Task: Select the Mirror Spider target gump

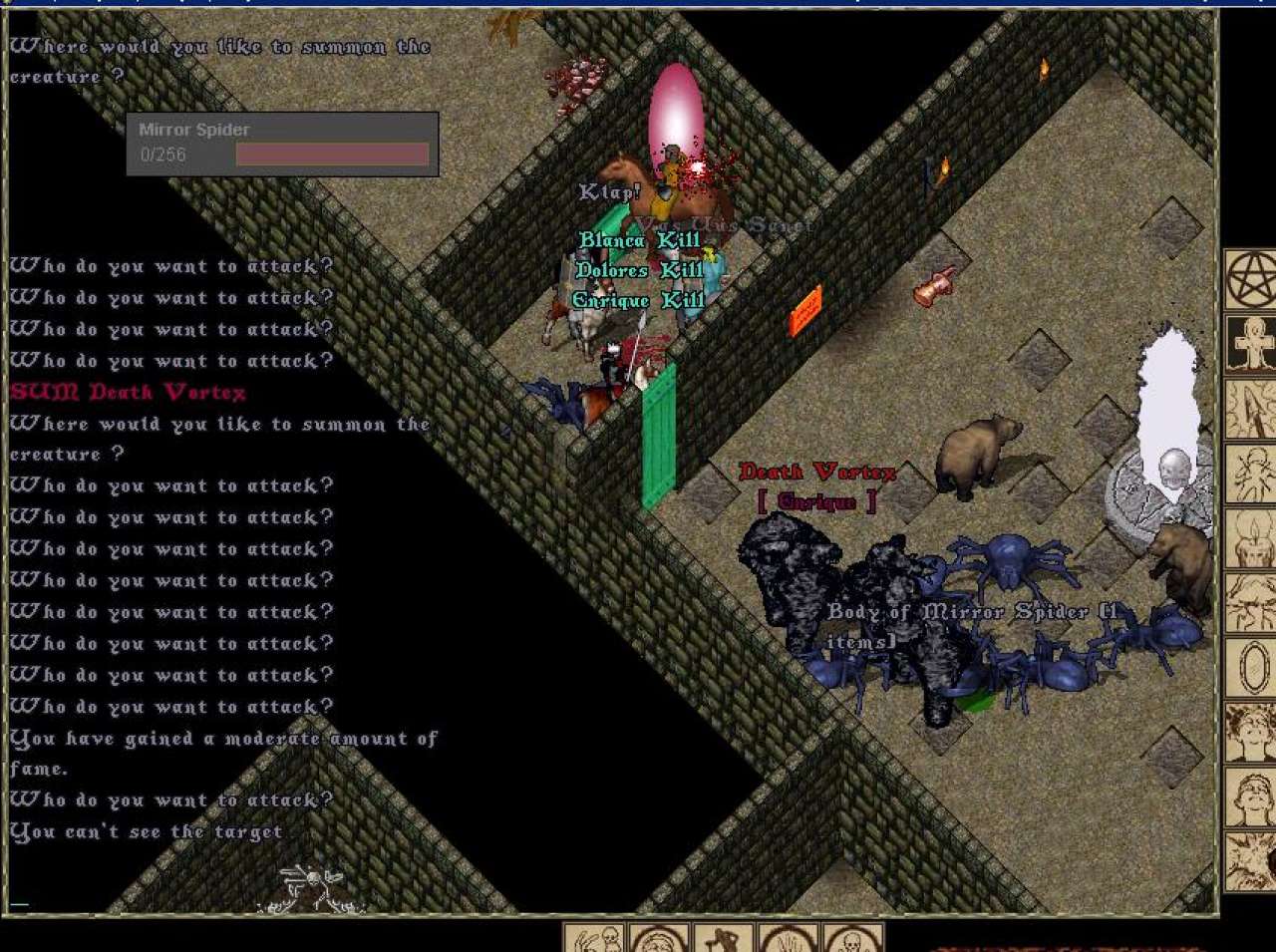Action: click(282, 144)
